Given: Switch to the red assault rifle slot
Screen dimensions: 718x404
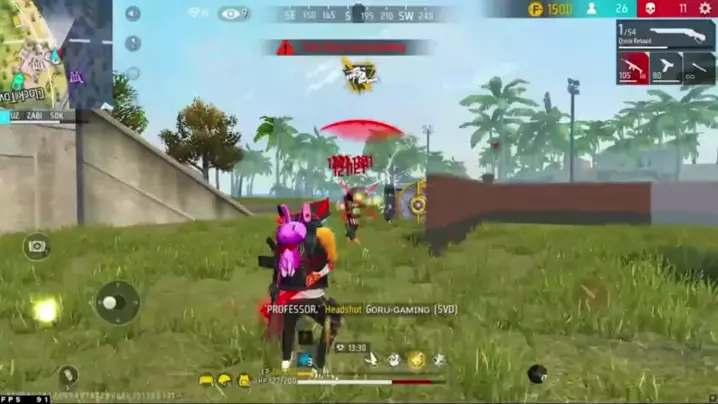Looking at the screenshot, I should pos(632,68).
